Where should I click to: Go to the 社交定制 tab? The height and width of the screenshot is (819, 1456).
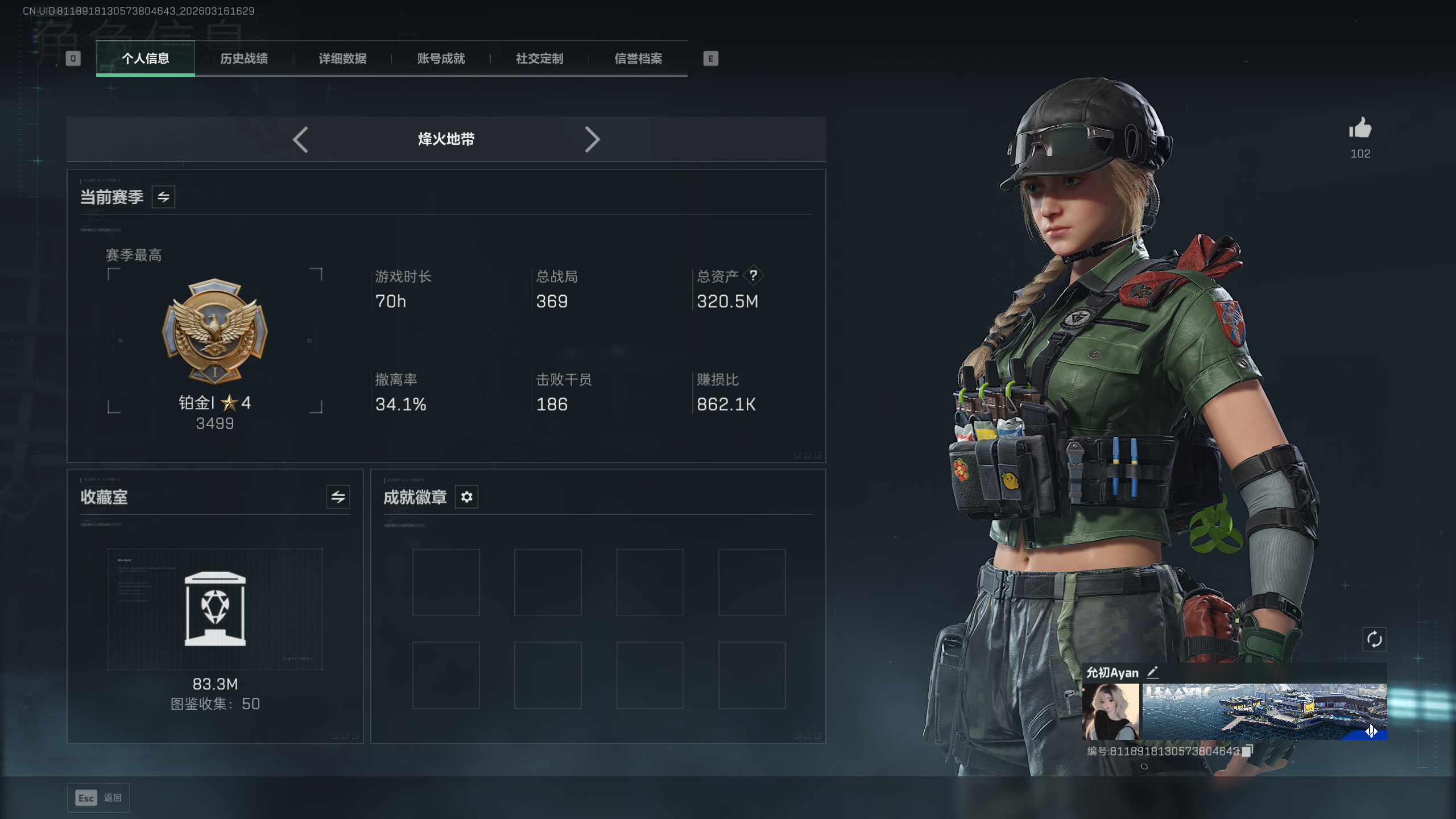(x=539, y=59)
